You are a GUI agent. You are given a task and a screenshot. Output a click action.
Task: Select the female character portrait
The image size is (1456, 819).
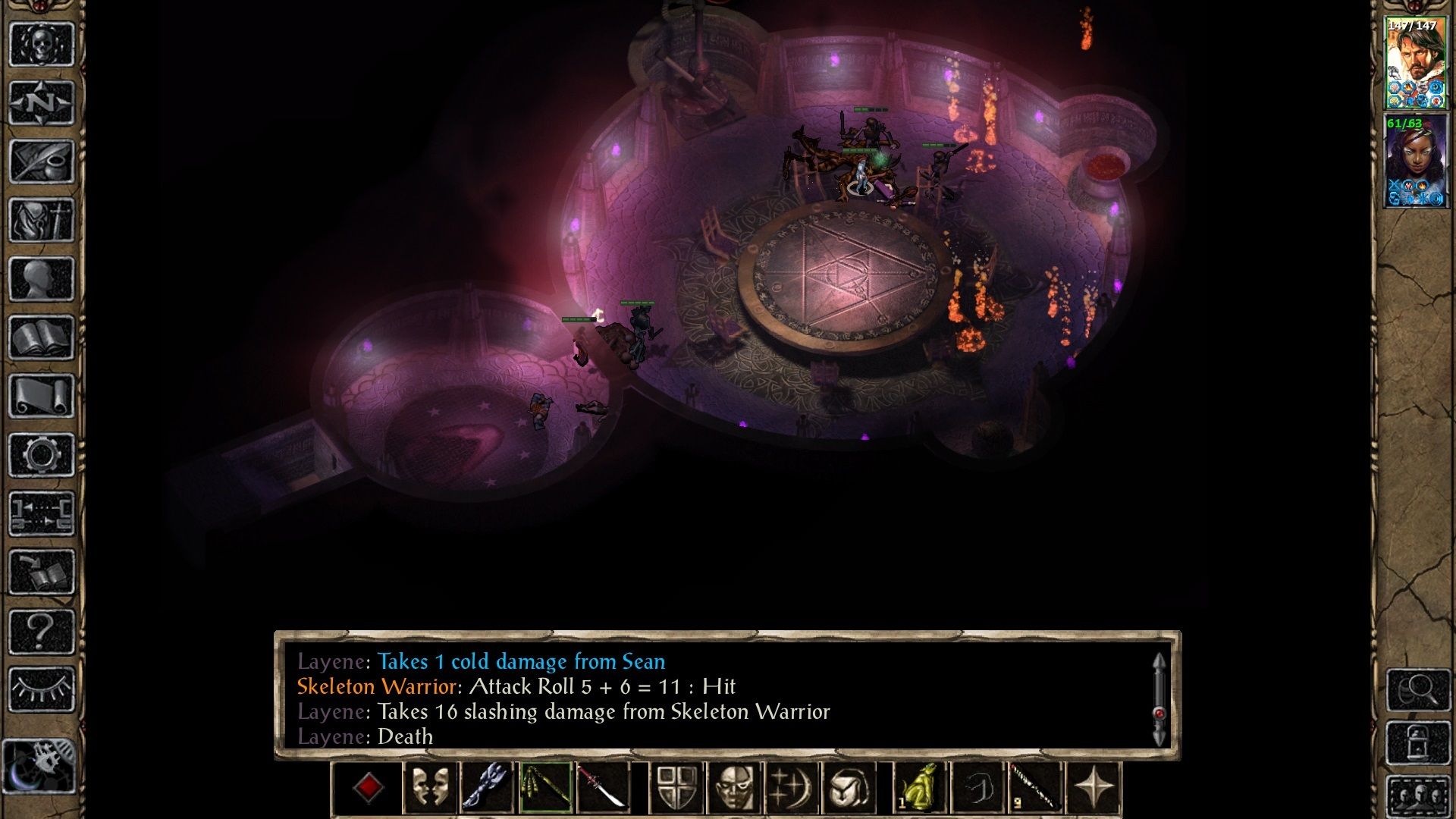tap(1415, 161)
